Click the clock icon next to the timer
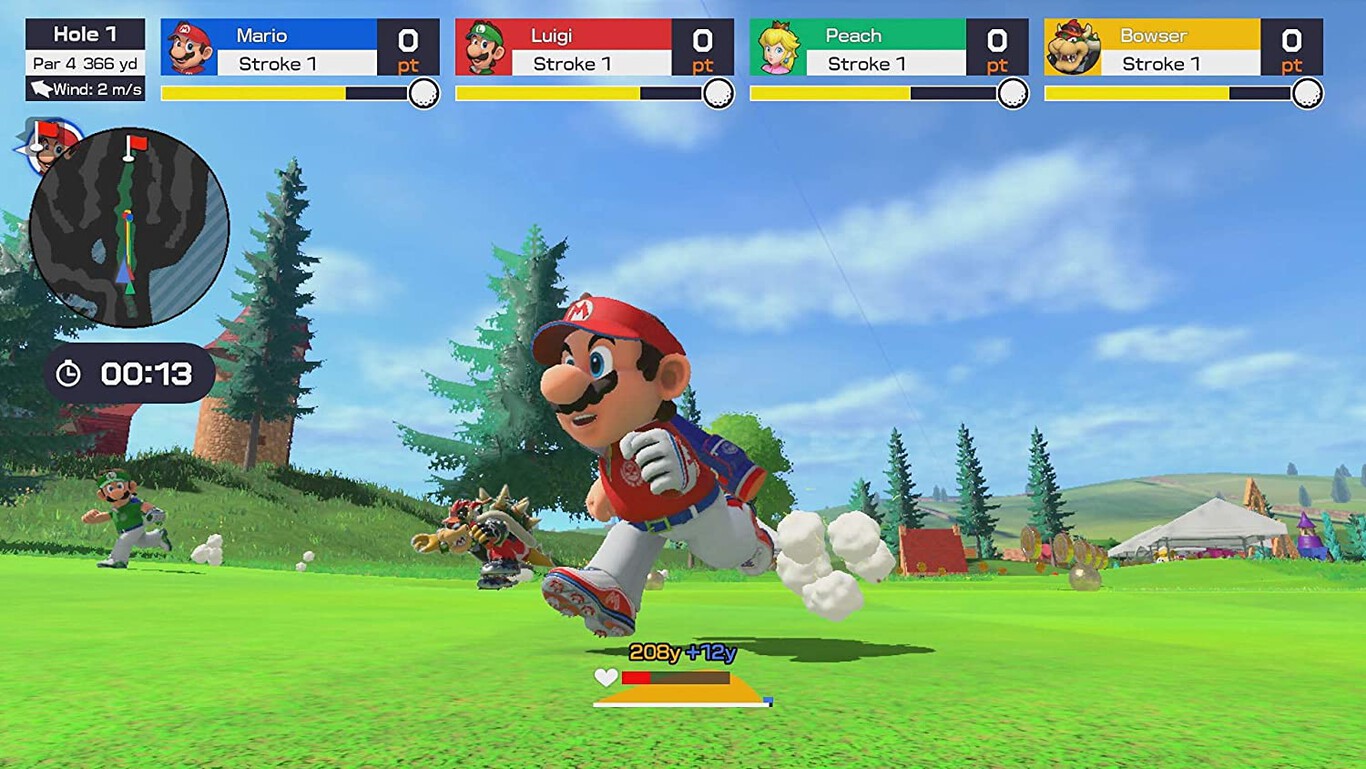This screenshot has height=769, width=1366. [69, 374]
